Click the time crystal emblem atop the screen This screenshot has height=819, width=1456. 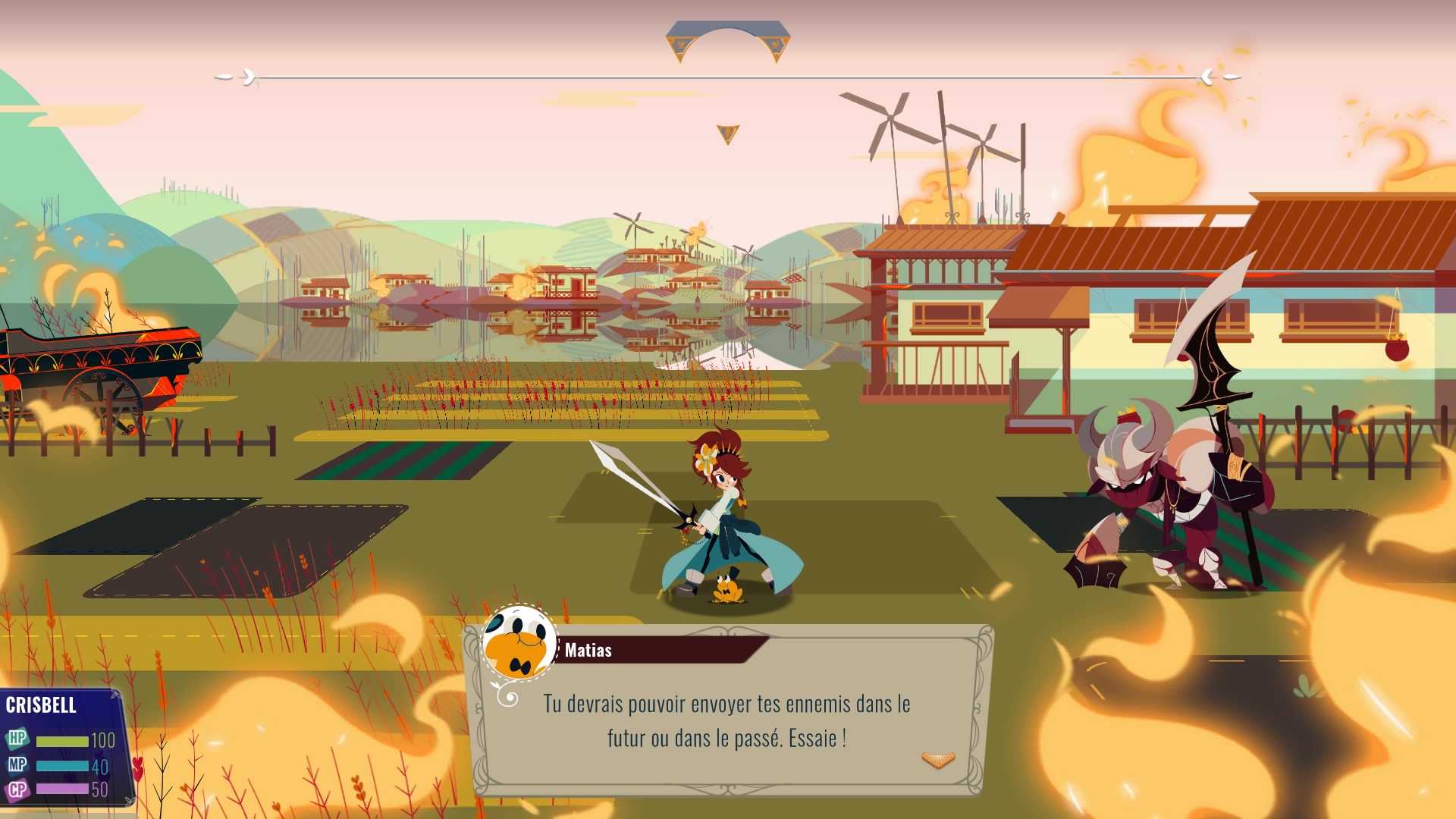[x=728, y=41]
